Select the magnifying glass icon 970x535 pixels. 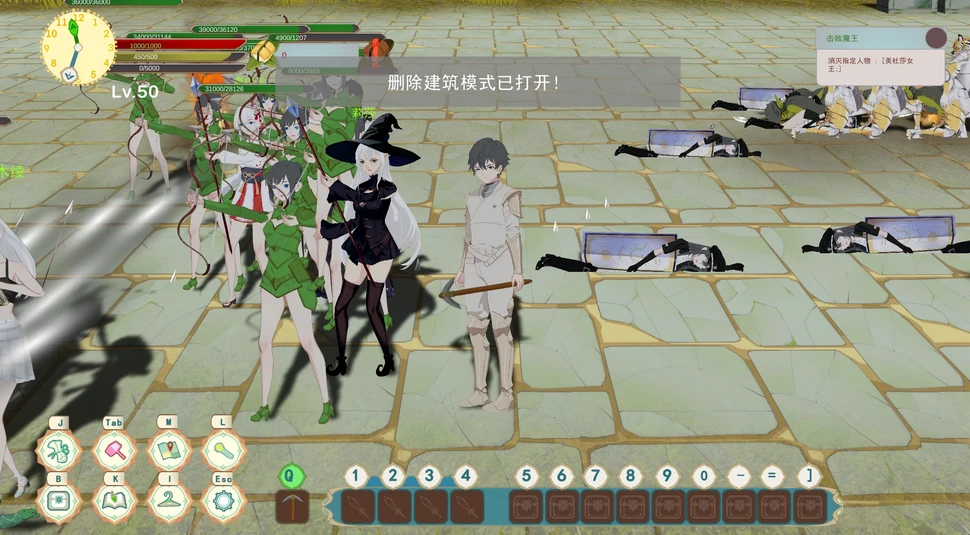click(223, 451)
